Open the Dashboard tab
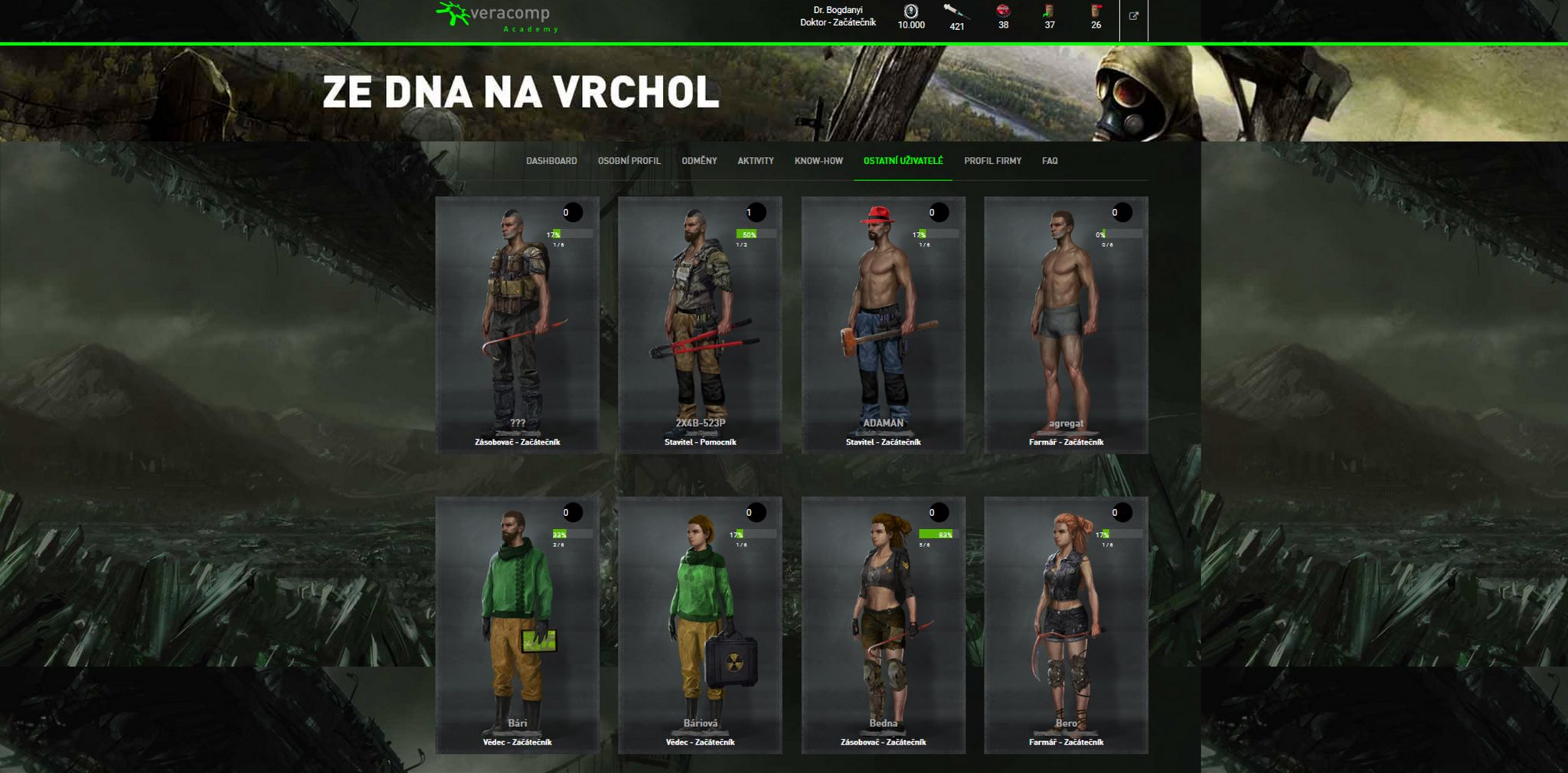The width and height of the screenshot is (1568, 773). [551, 161]
